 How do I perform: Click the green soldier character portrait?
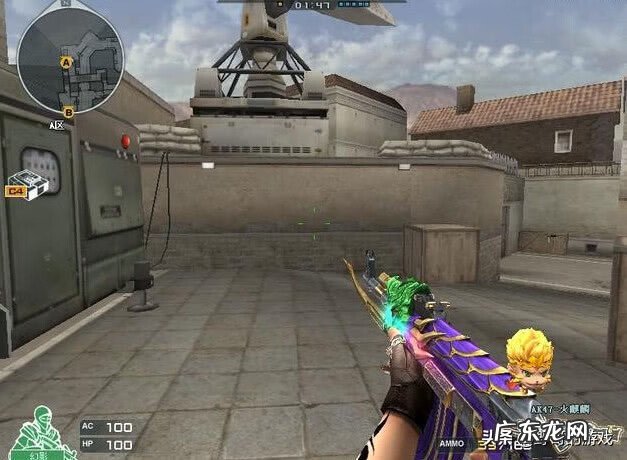coord(38,424)
